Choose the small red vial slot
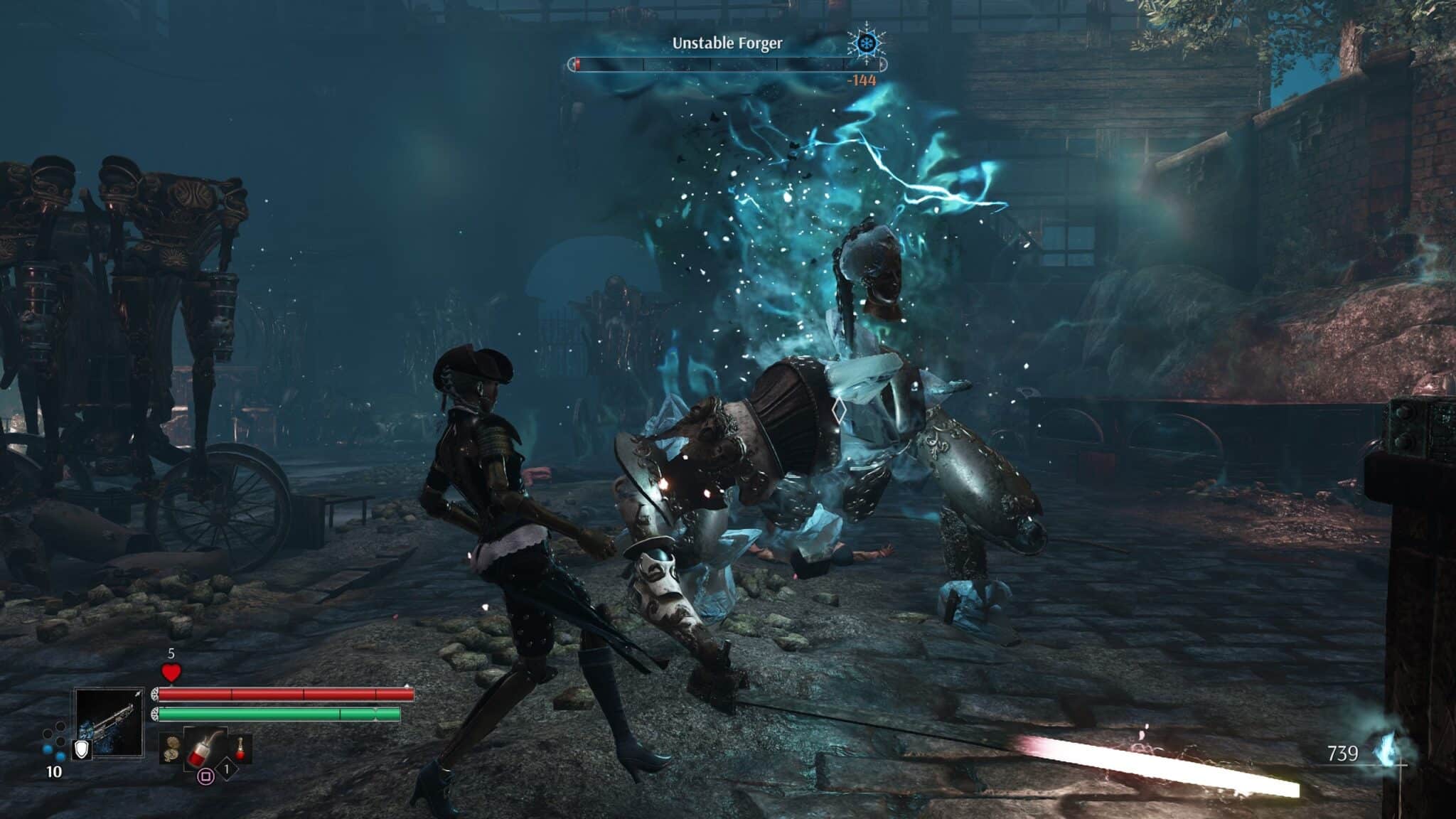This screenshot has width=1456, height=819. (241, 748)
